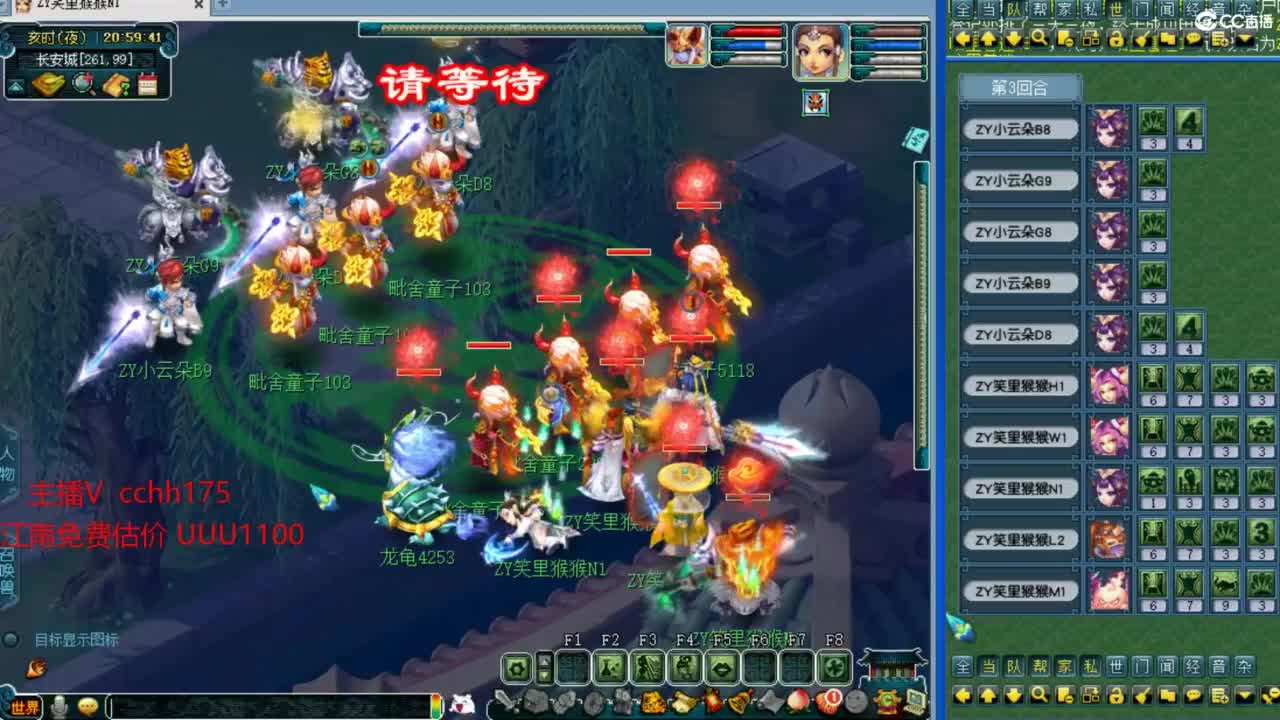
Task: Toggle the 目标显示图标 option at bottom left
Action: (10, 639)
